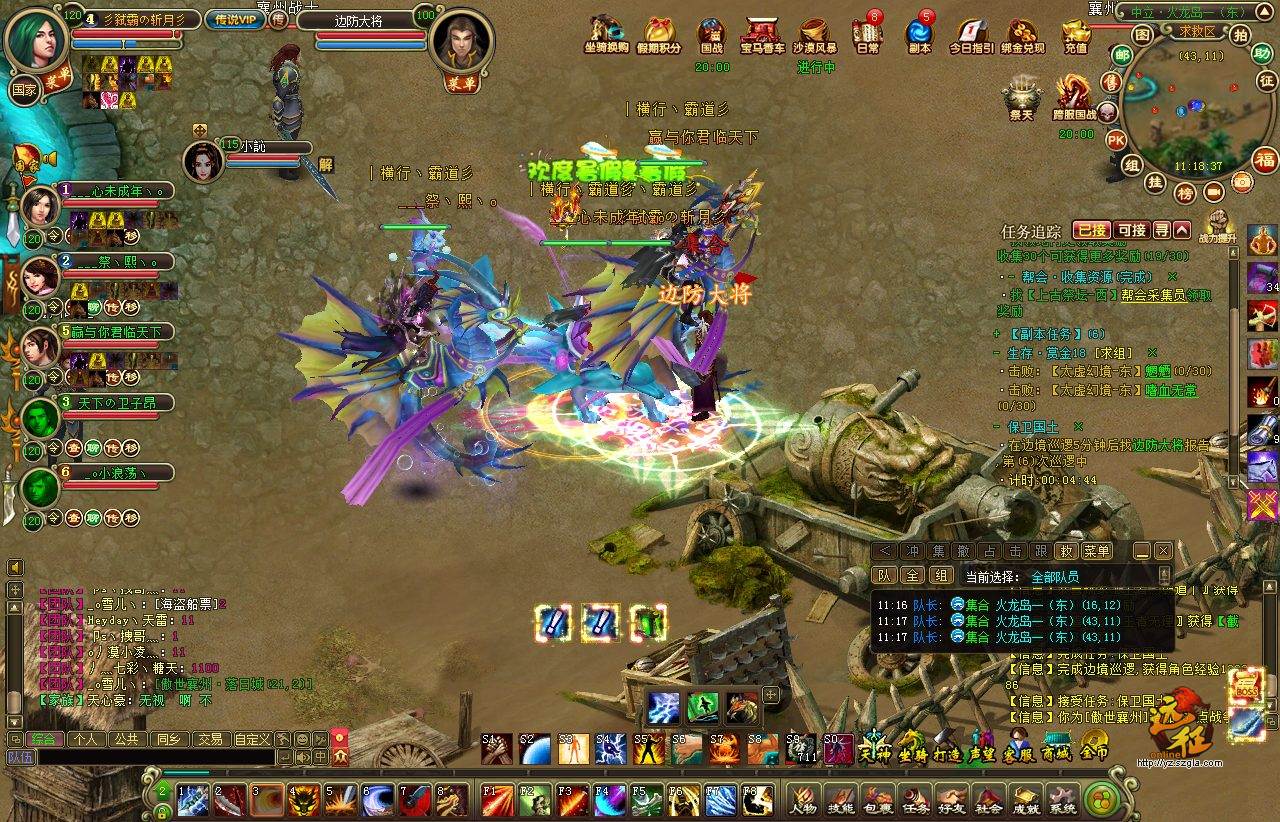
Task: Toggle the PK mode button by minimap
Action: pyautogui.click(x=1116, y=139)
